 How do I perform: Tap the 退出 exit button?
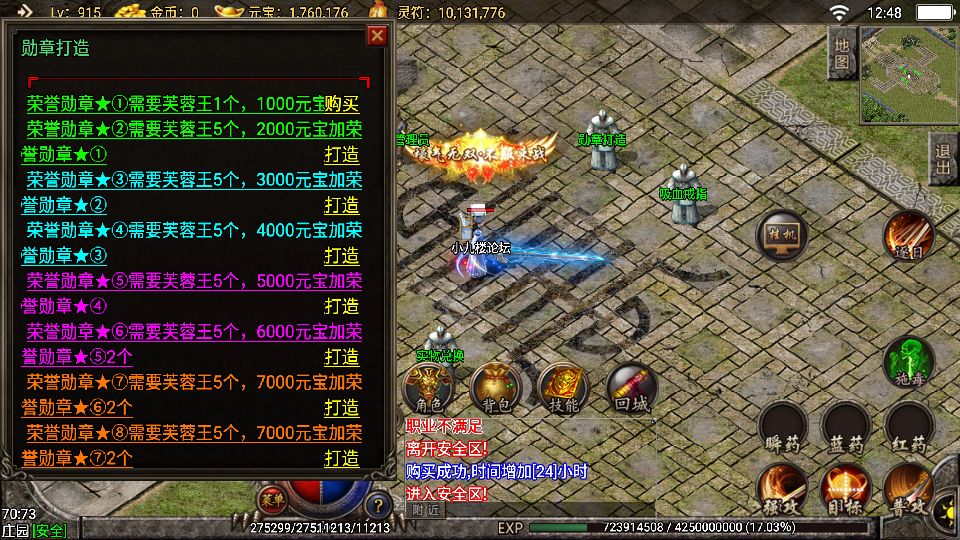click(942, 160)
